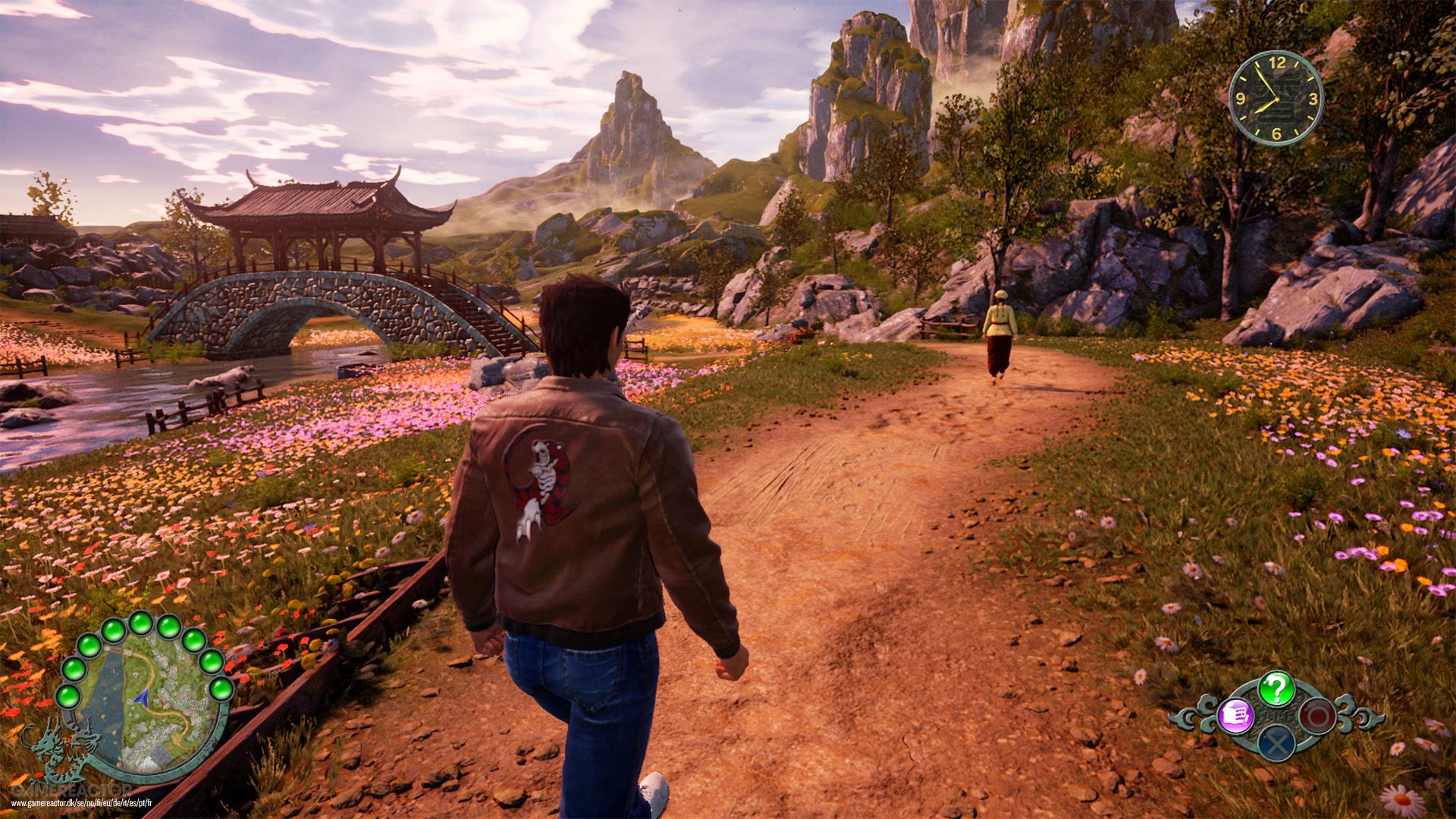Click the red circle action button icon
Viewport: 1456px width, 819px height.
[1317, 715]
